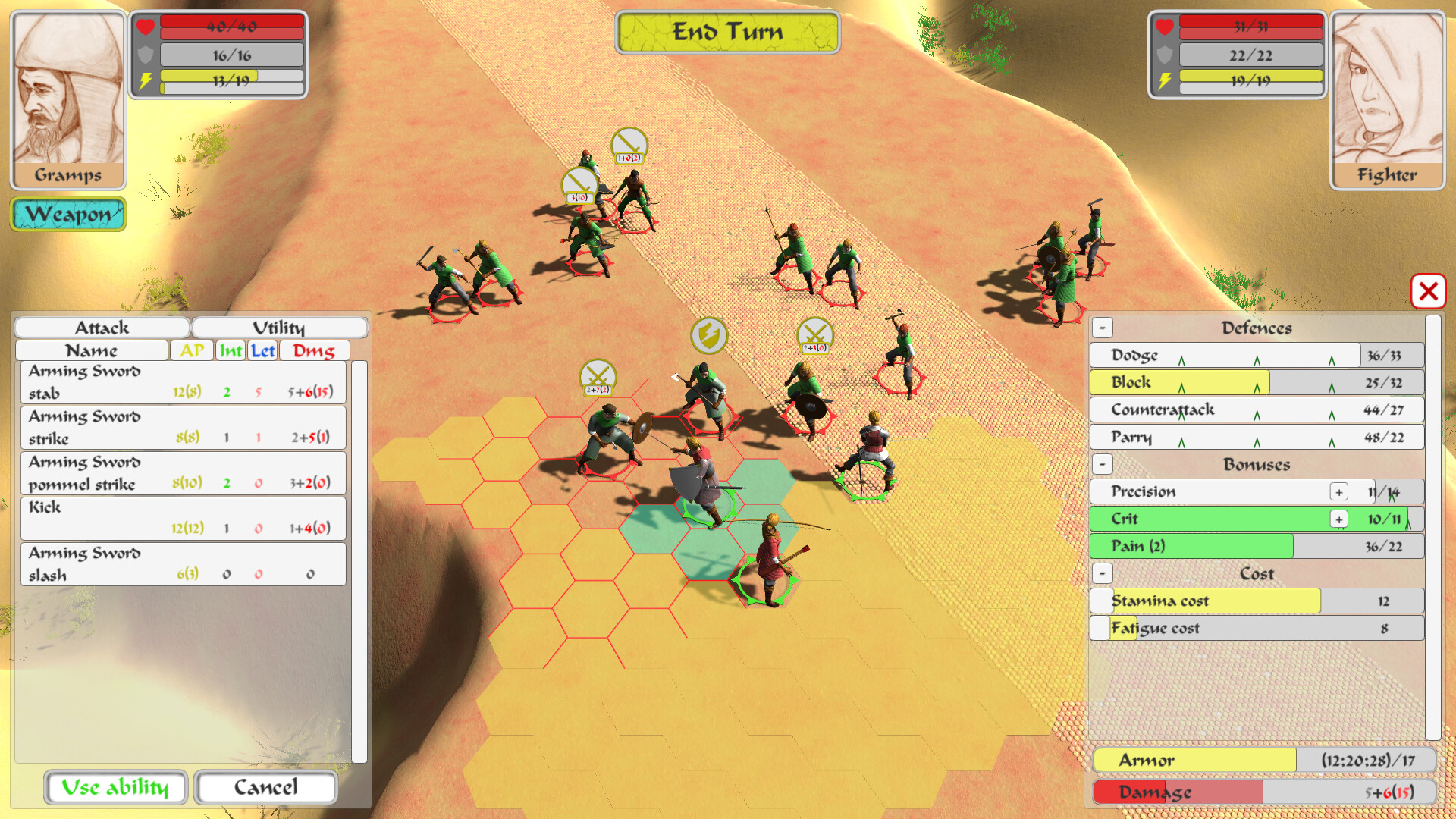Collapse the Bonuses section
The width and height of the screenshot is (1456, 819).
pyautogui.click(x=1102, y=464)
